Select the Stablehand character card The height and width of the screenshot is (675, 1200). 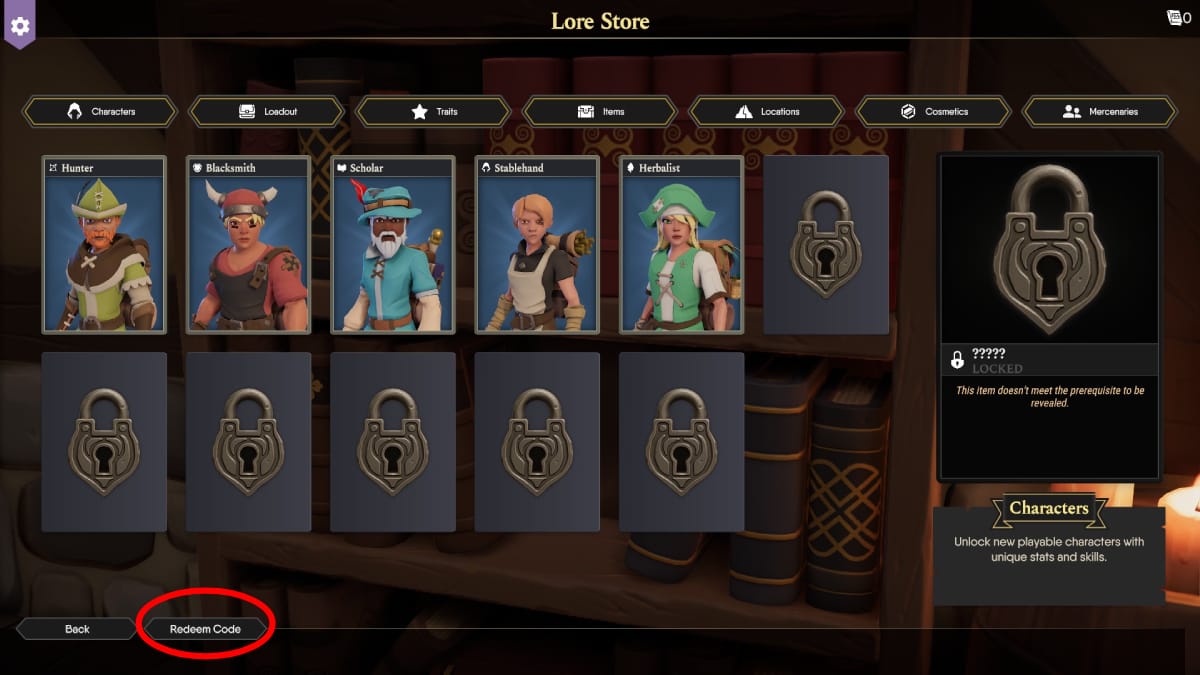click(537, 245)
